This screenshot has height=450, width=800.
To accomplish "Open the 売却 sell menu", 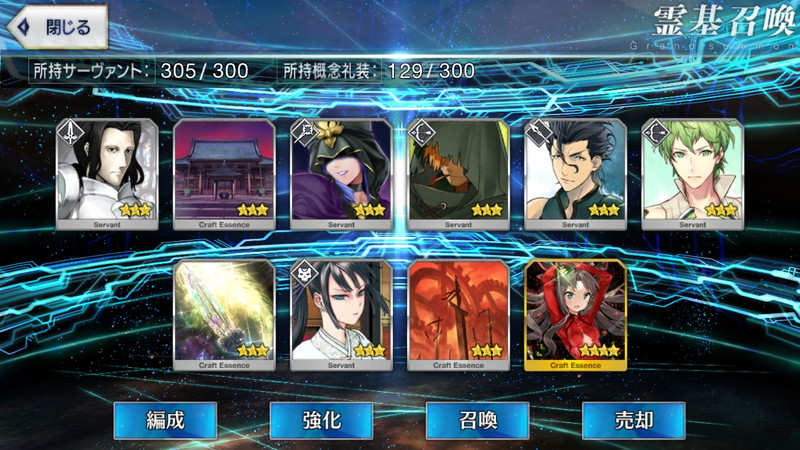I will coord(633,420).
